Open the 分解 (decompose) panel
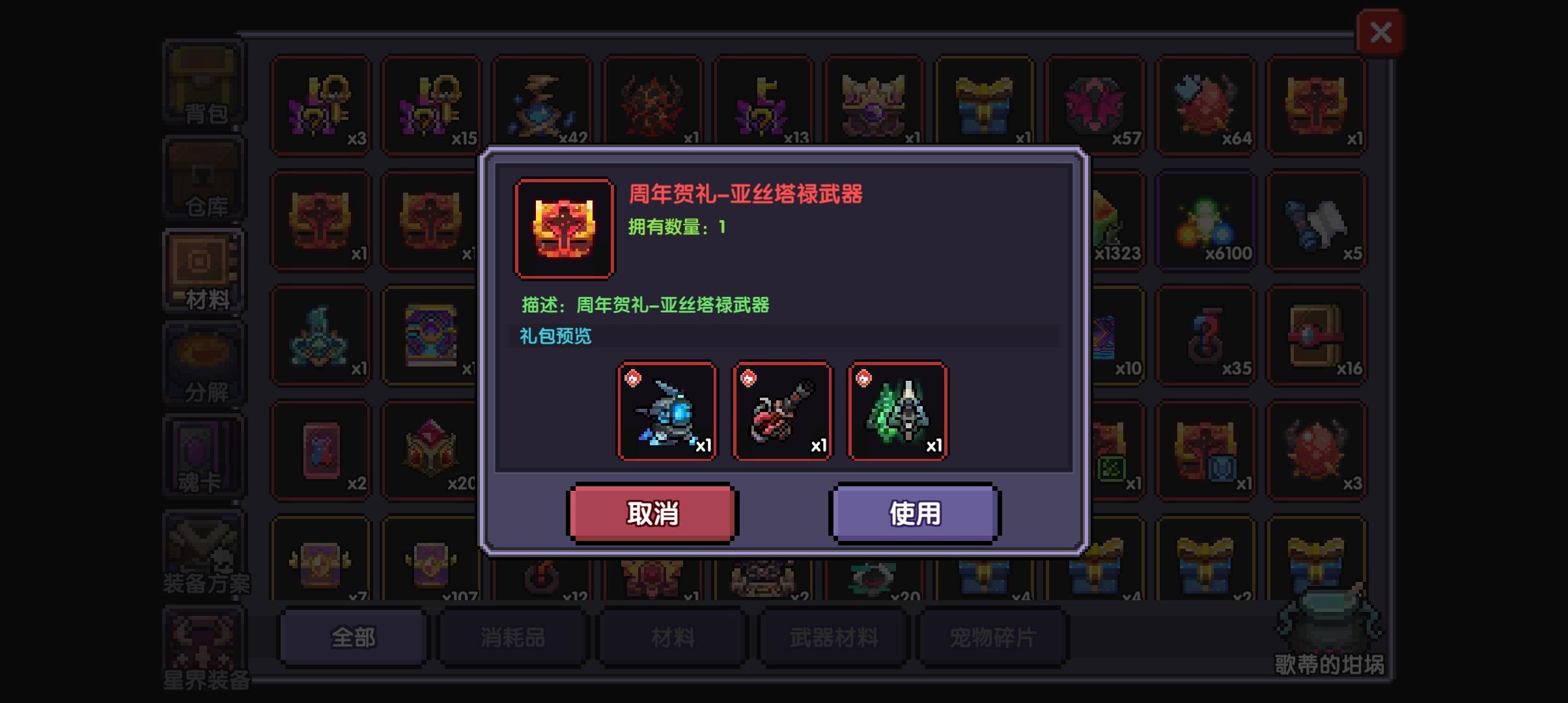The height and width of the screenshot is (703, 1568). (x=202, y=361)
